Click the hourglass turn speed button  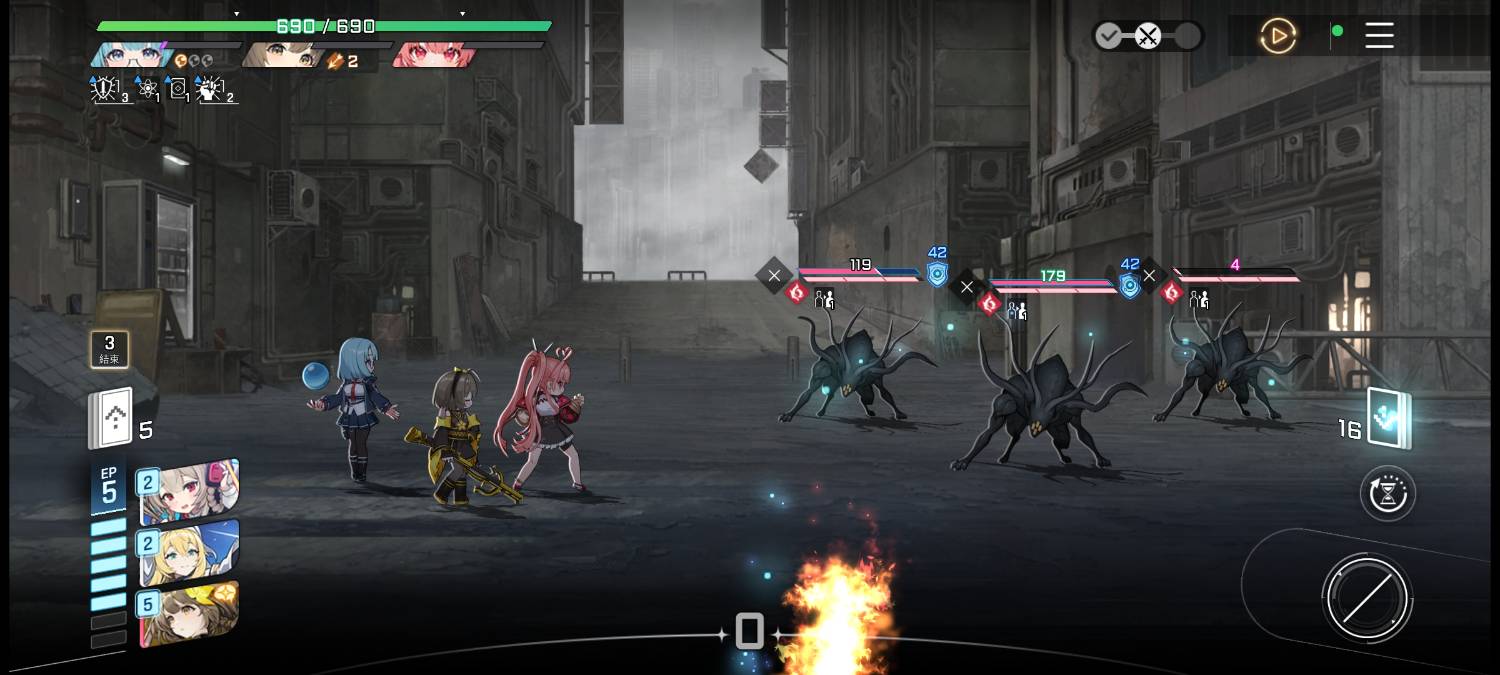1388,493
